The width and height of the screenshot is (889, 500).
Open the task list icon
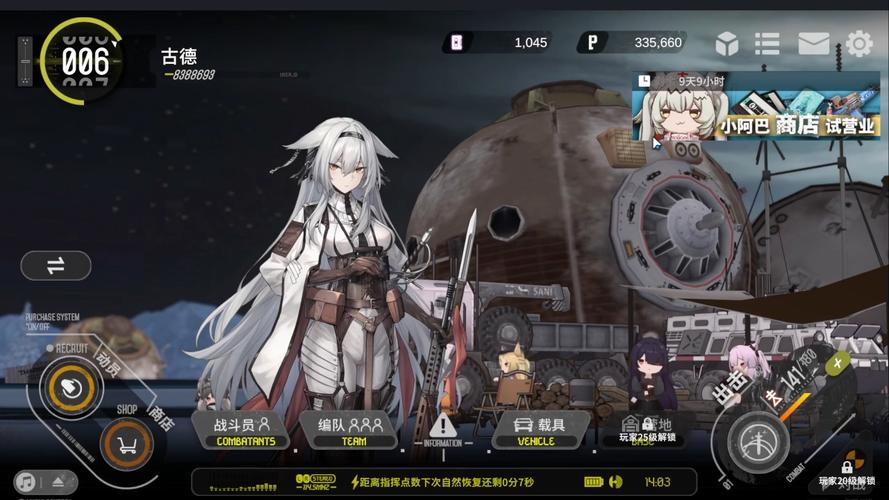pyautogui.click(x=767, y=43)
